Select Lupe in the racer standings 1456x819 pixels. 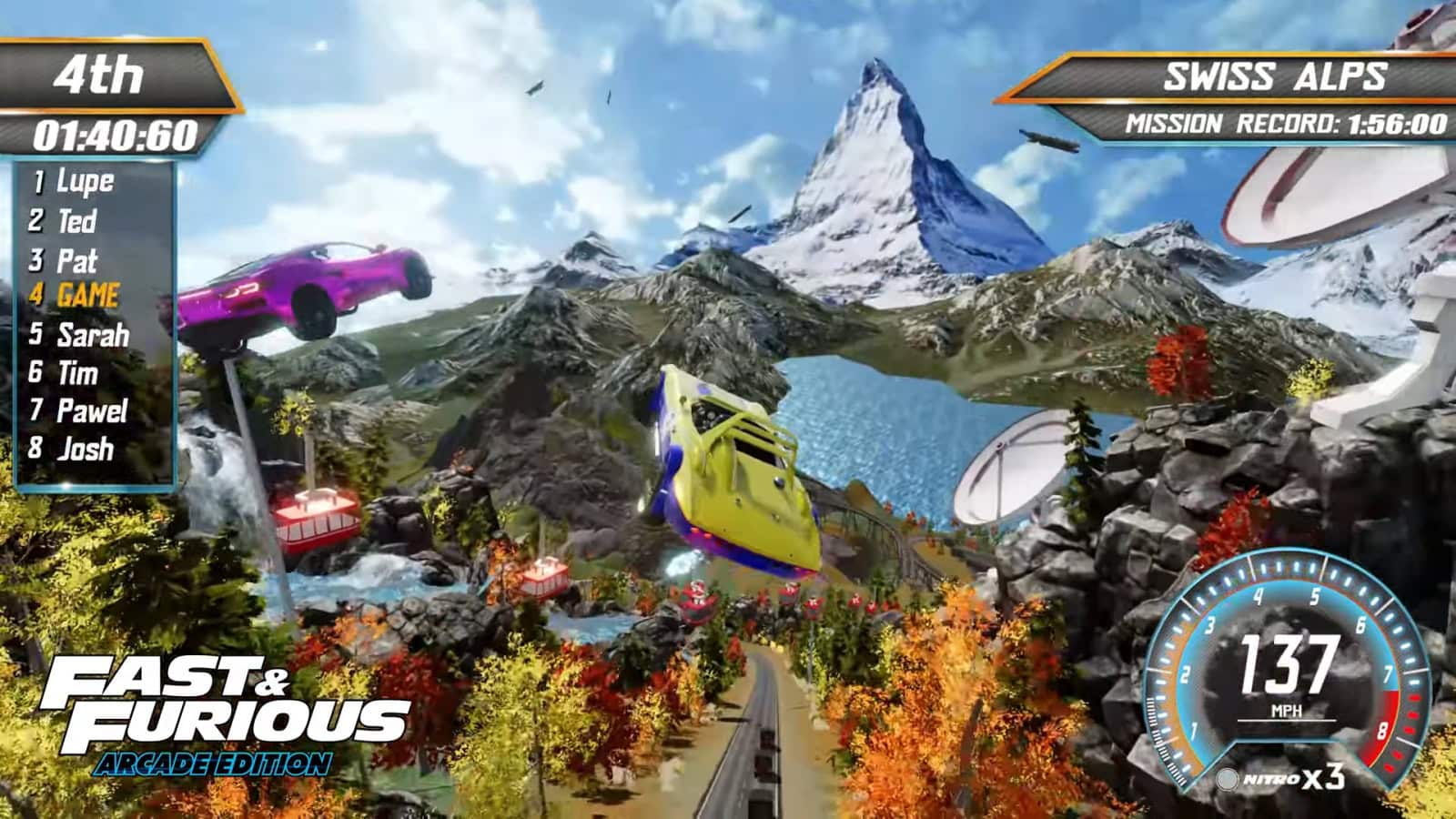click(x=85, y=182)
